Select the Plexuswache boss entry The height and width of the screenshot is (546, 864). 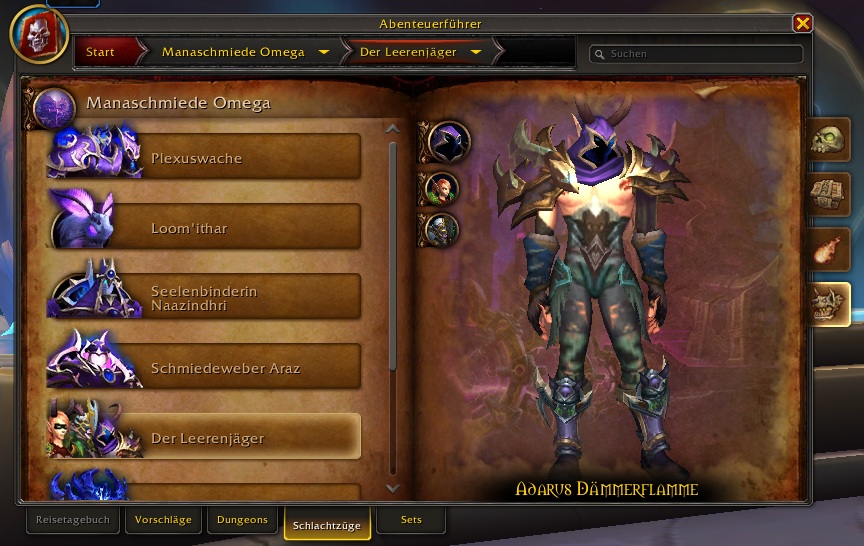pyautogui.click(x=205, y=158)
